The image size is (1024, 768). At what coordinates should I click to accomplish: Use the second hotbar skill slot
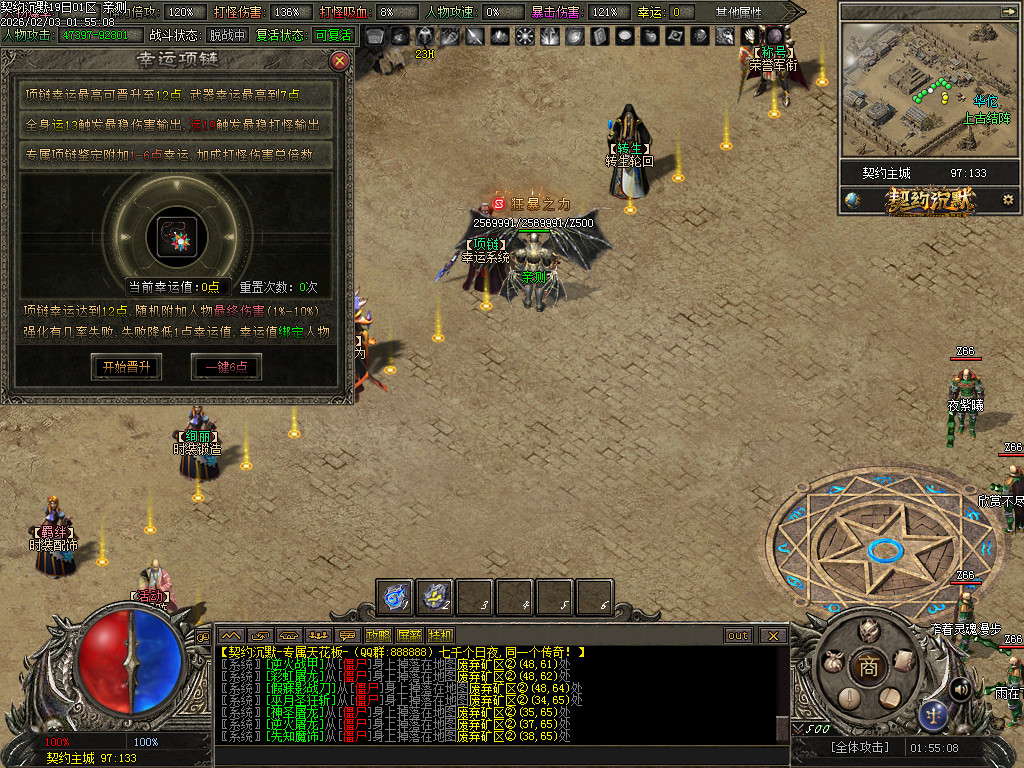pos(436,597)
